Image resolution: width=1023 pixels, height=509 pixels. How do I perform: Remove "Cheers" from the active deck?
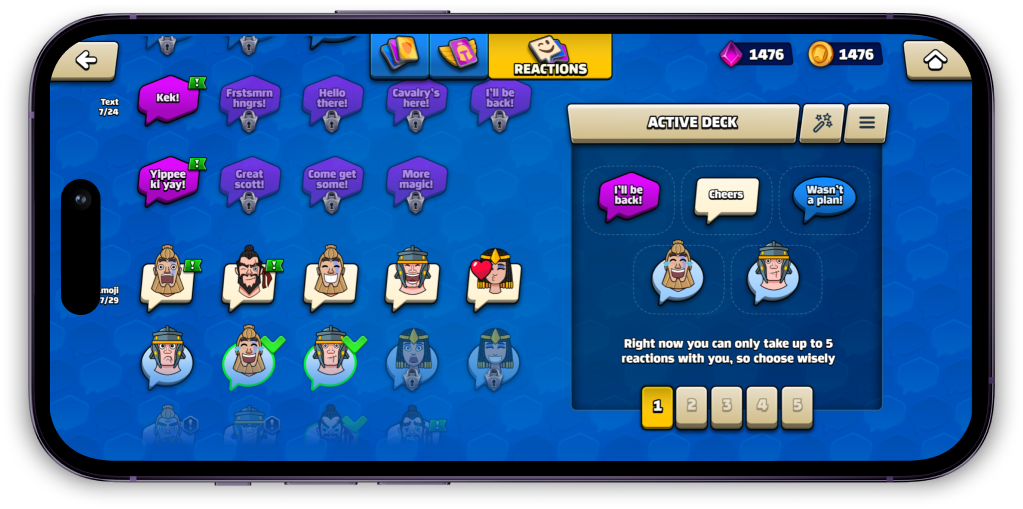726,197
